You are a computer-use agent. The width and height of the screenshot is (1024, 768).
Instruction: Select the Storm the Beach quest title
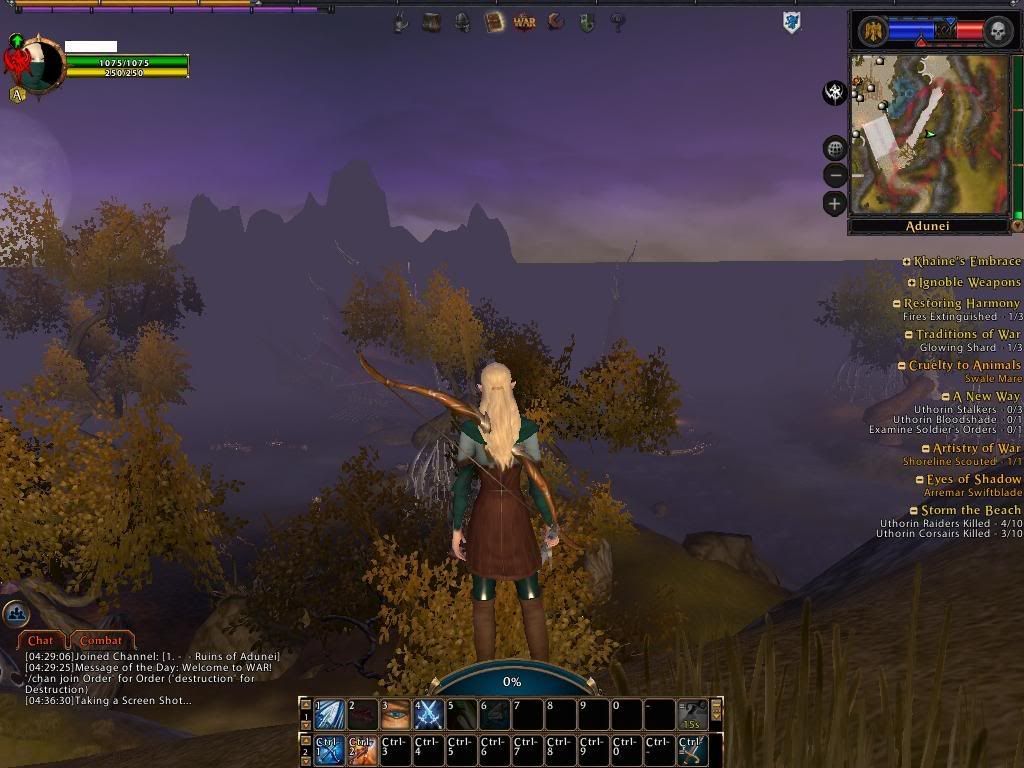[970, 510]
